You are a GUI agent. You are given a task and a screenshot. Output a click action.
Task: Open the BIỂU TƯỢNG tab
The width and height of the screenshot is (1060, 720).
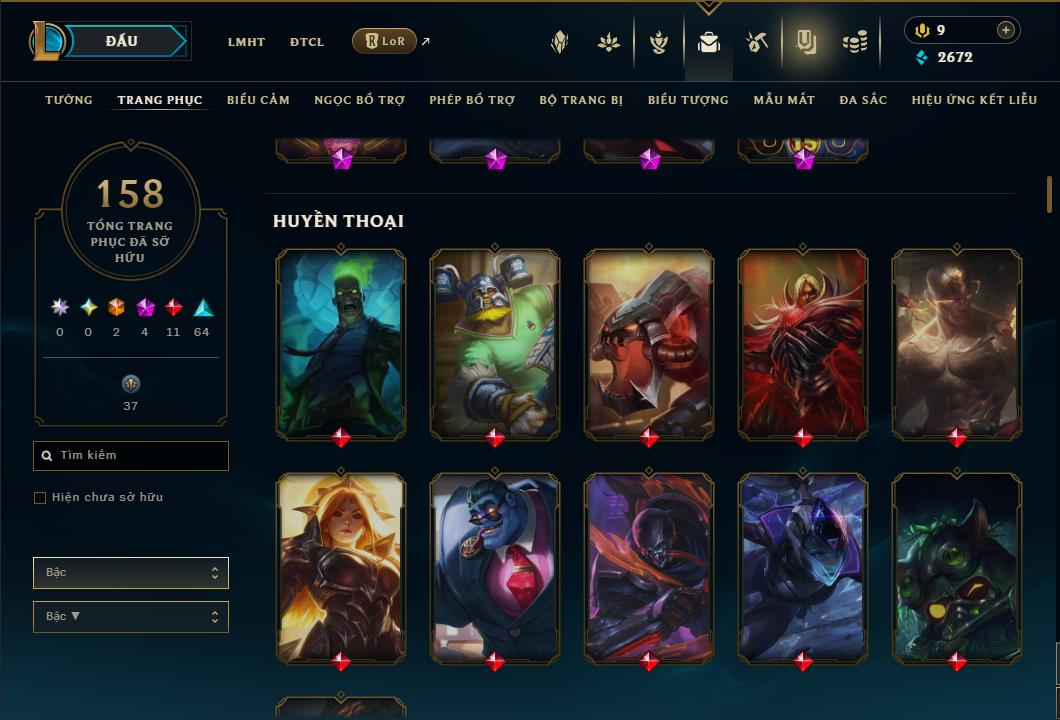click(x=688, y=100)
